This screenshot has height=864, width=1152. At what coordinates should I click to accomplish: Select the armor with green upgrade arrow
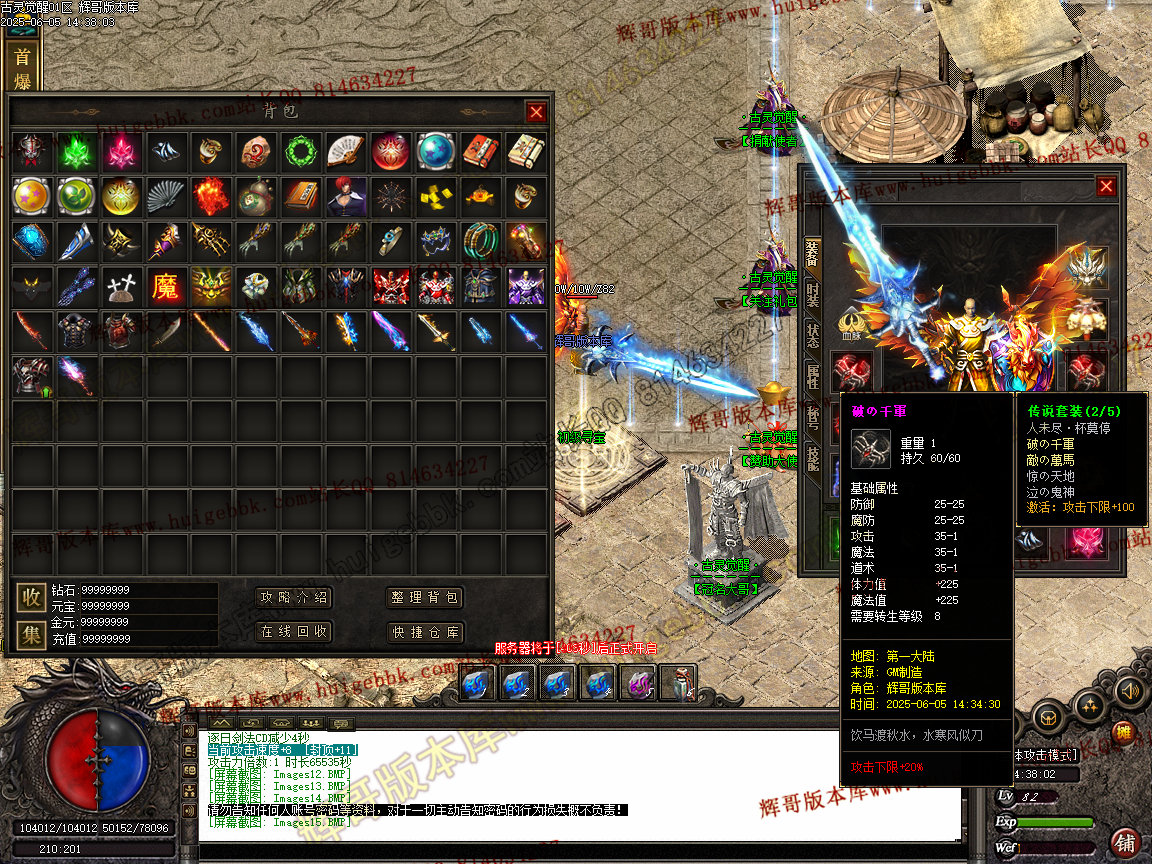tap(31, 377)
